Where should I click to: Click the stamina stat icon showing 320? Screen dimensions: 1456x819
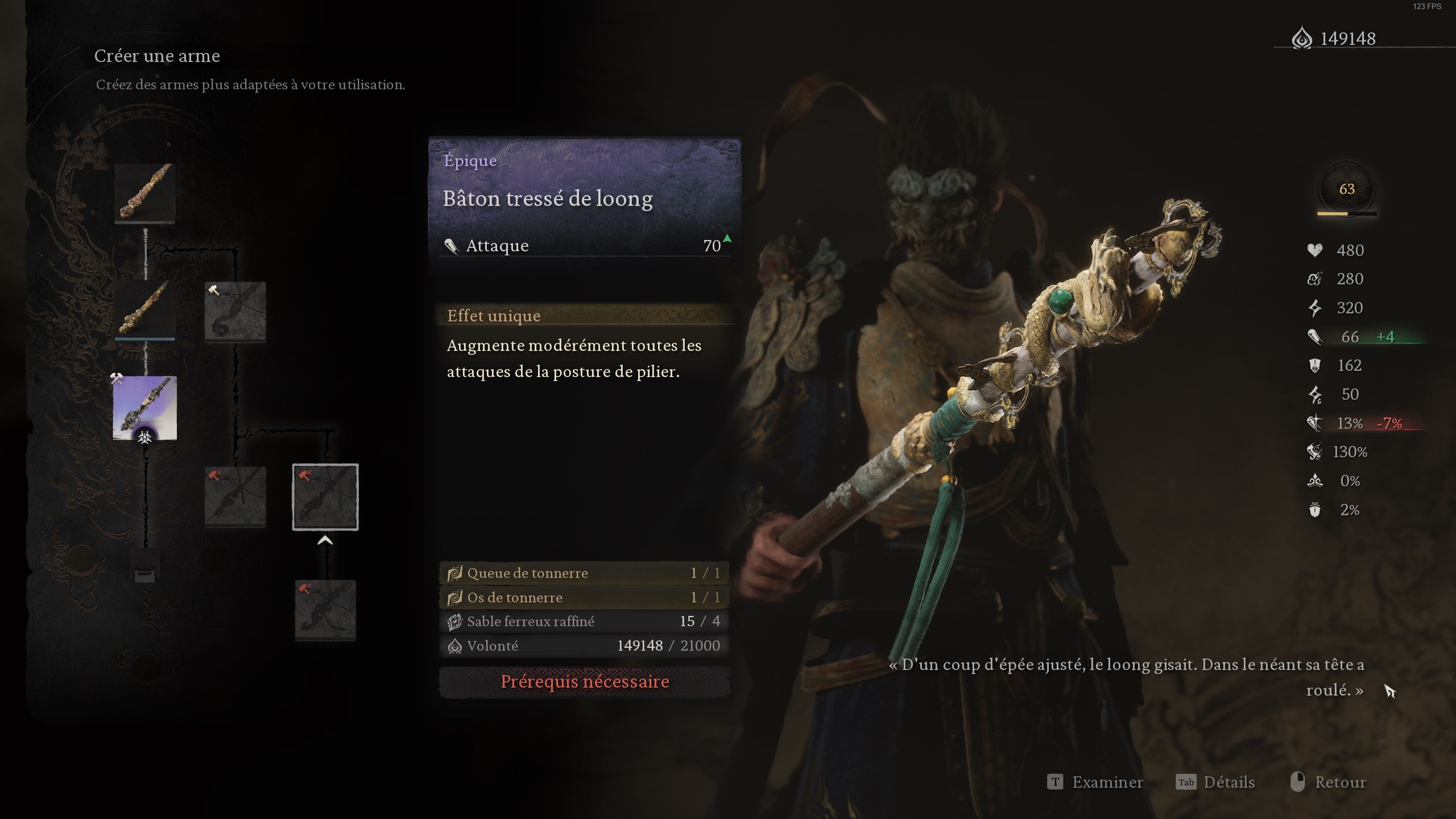[1316, 308]
